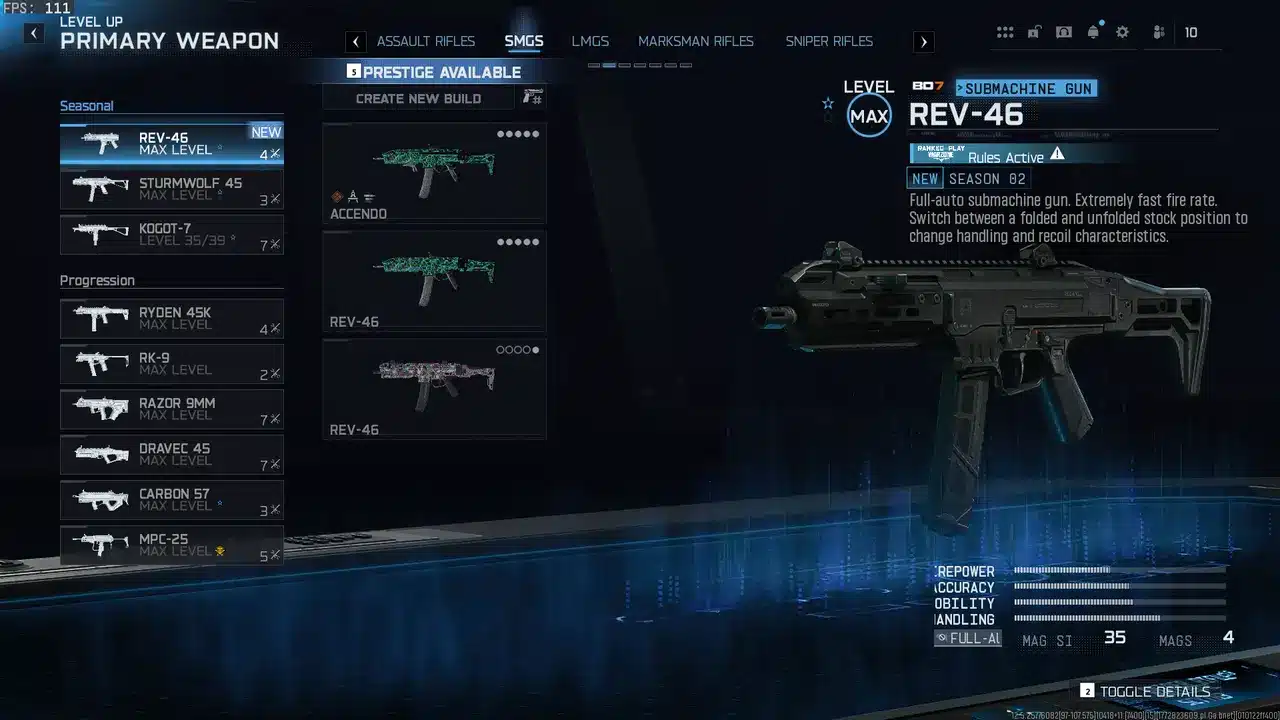Go back using the top-left arrow
The width and height of the screenshot is (1280, 720).
[x=34, y=33]
